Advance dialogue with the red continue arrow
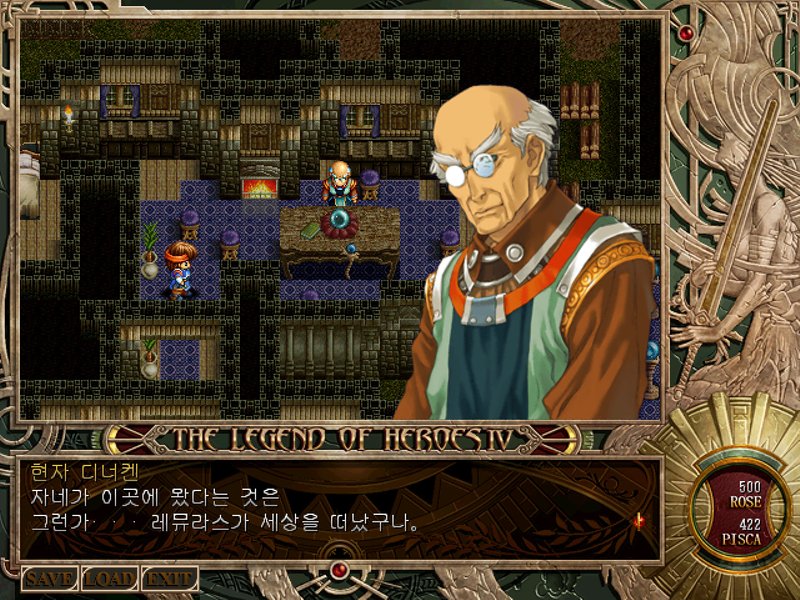Image resolution: width=800 pixels, height=600 pixels. coord(637,520)
